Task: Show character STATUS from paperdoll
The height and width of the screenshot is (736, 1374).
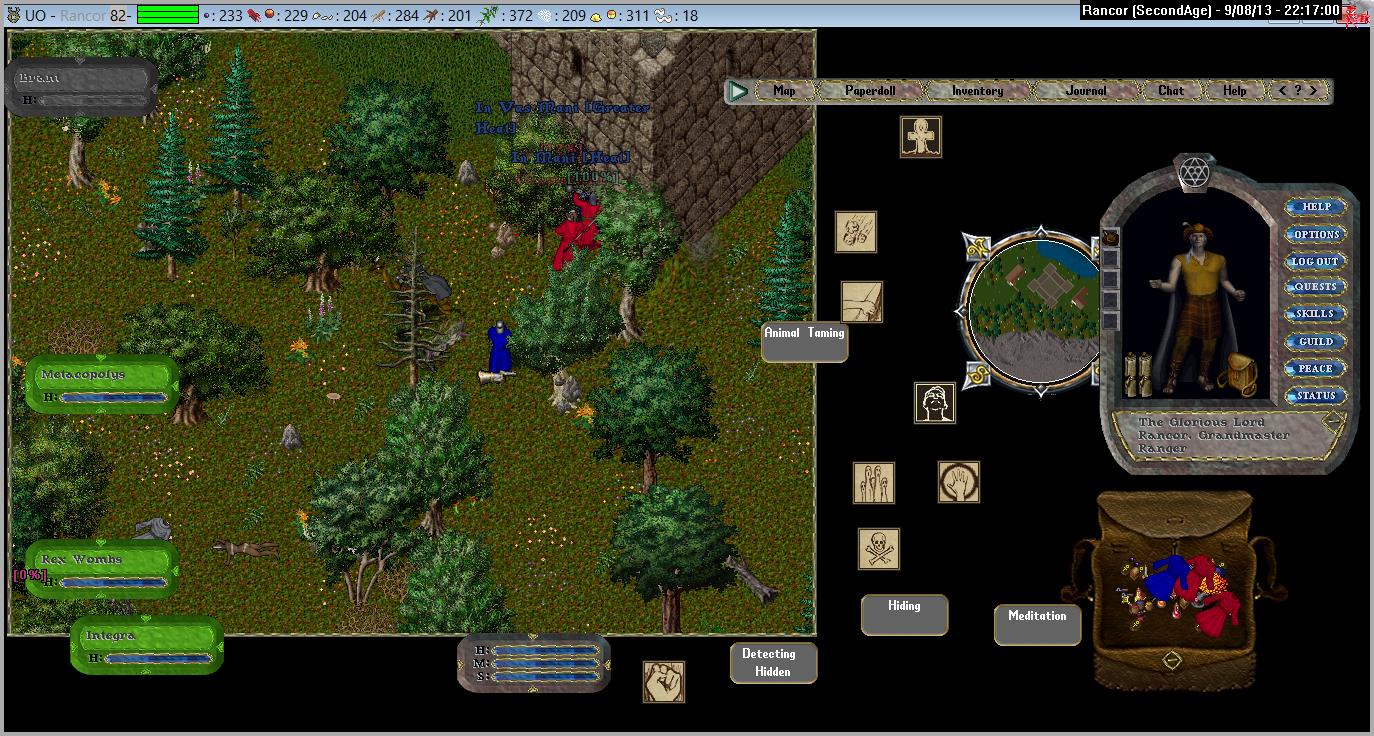Action: (x=1316, y=395)
